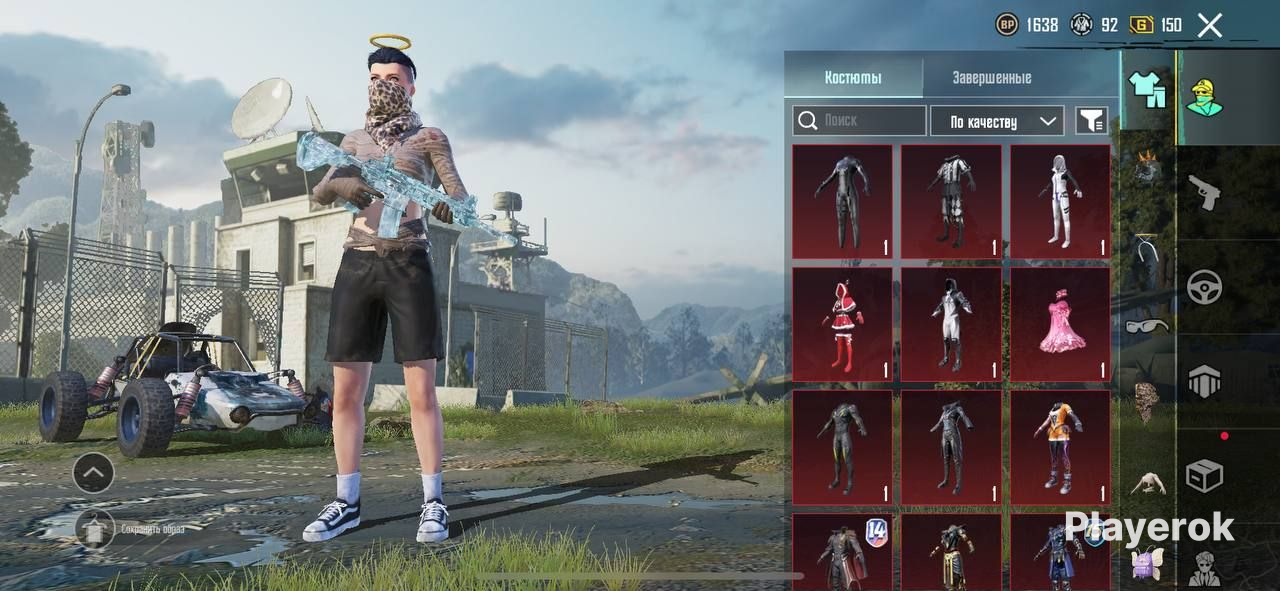Choose the pink dress costume
The width and height of the screenshot is (1280, 591).
1060,324
